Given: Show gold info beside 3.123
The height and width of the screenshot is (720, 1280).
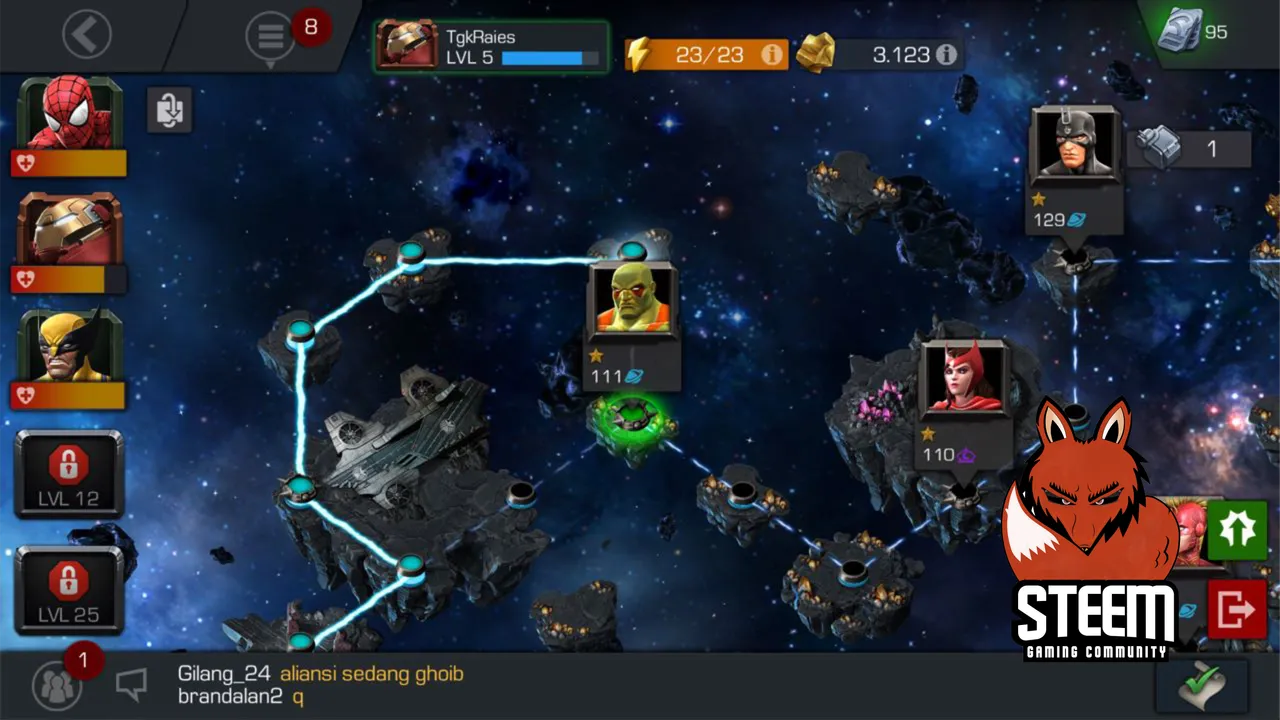Looking at the screenshot, I should pyautogui.click(x=946, y=54).
